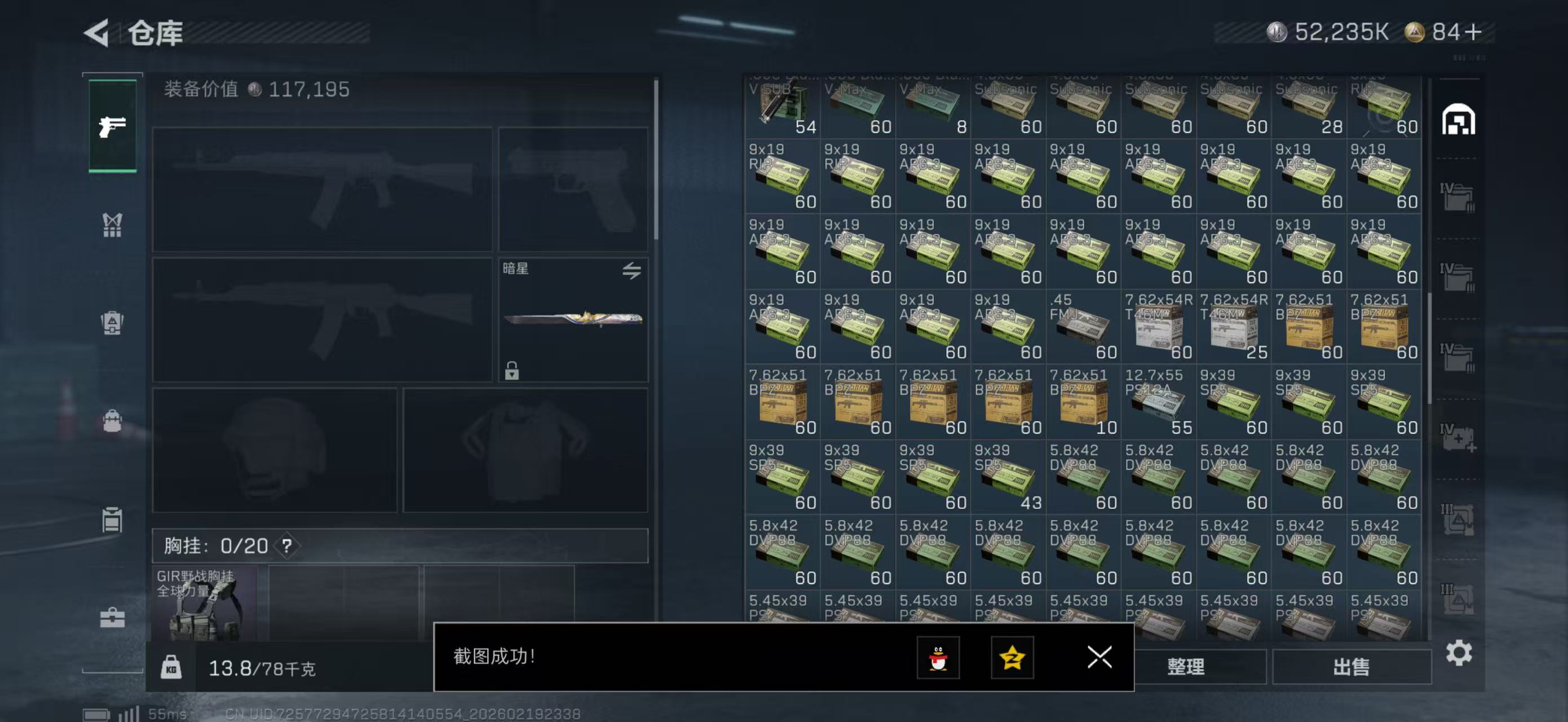Click the 整理 organize button

(1186, 666)
